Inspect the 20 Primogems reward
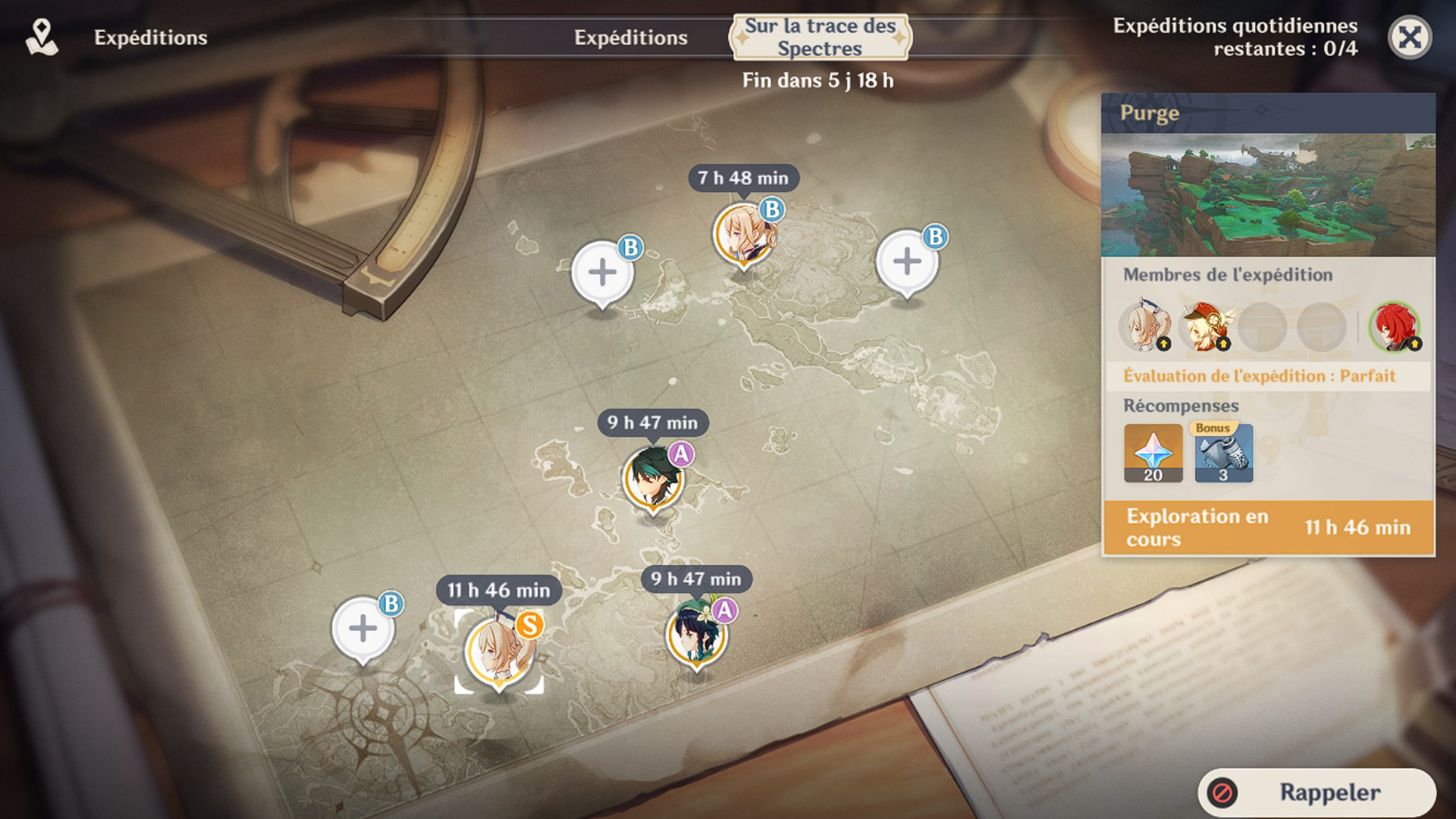 coord(1153,453)
